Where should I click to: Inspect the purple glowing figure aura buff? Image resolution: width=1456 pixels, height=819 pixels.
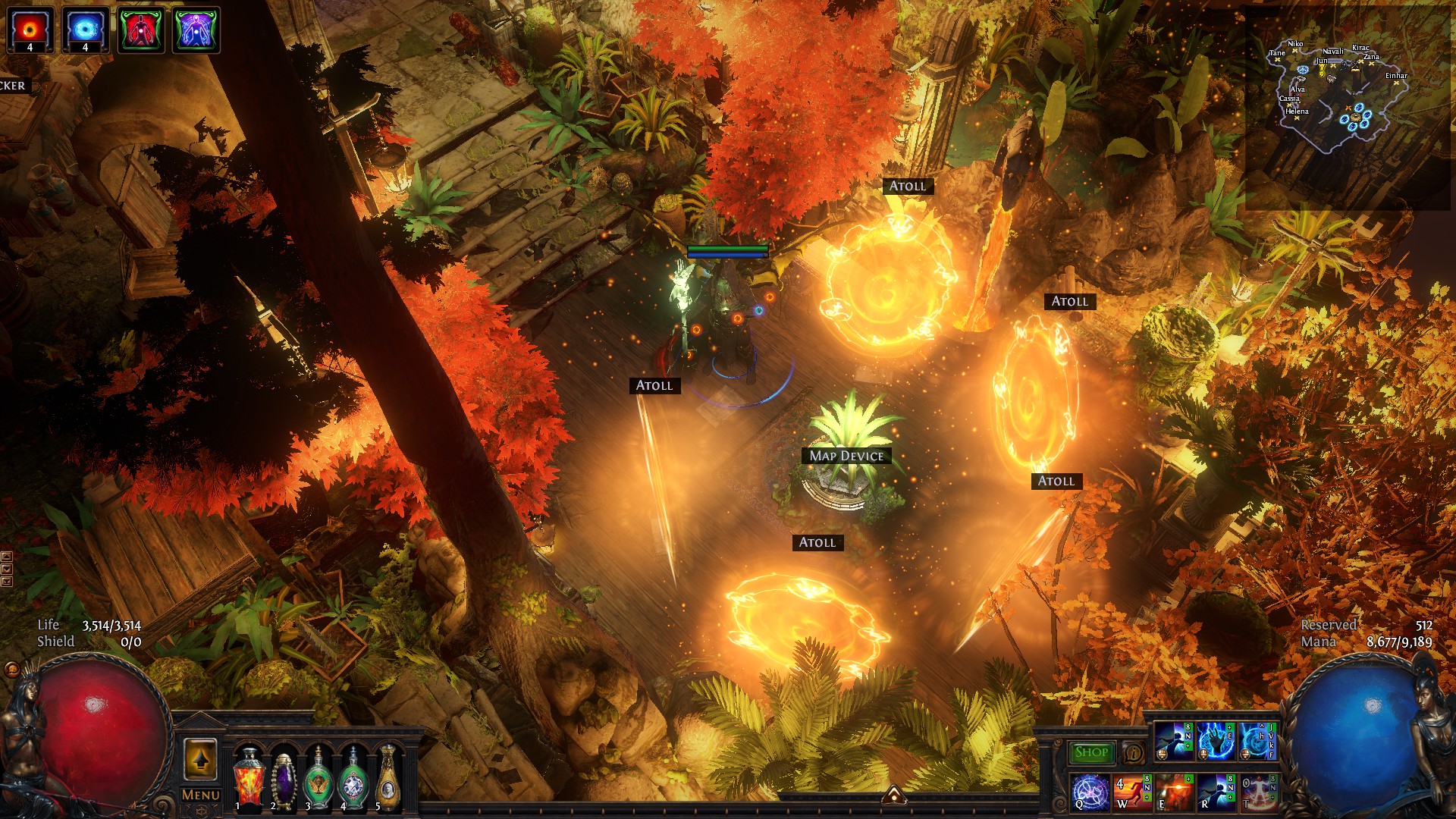point(196,30)
